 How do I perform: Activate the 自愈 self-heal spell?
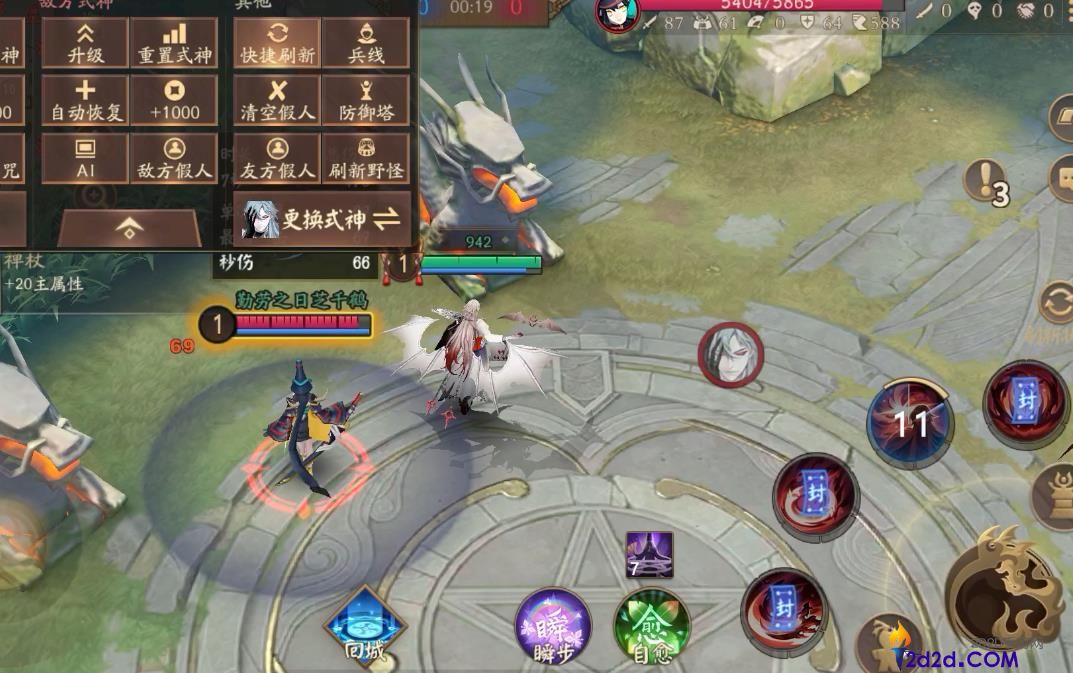click(652, 627)
